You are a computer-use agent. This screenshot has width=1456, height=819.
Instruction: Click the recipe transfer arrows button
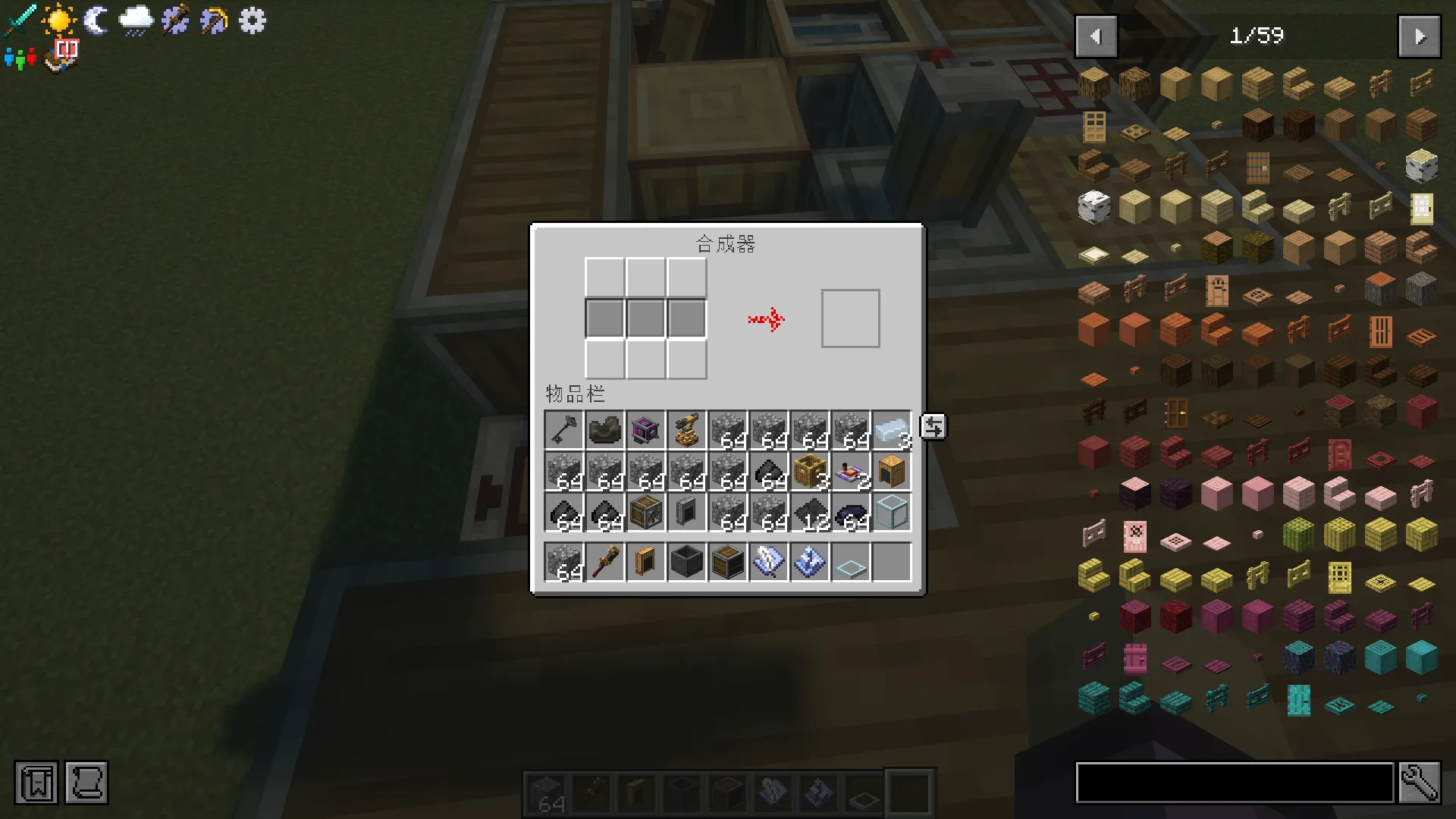[934, 427]
